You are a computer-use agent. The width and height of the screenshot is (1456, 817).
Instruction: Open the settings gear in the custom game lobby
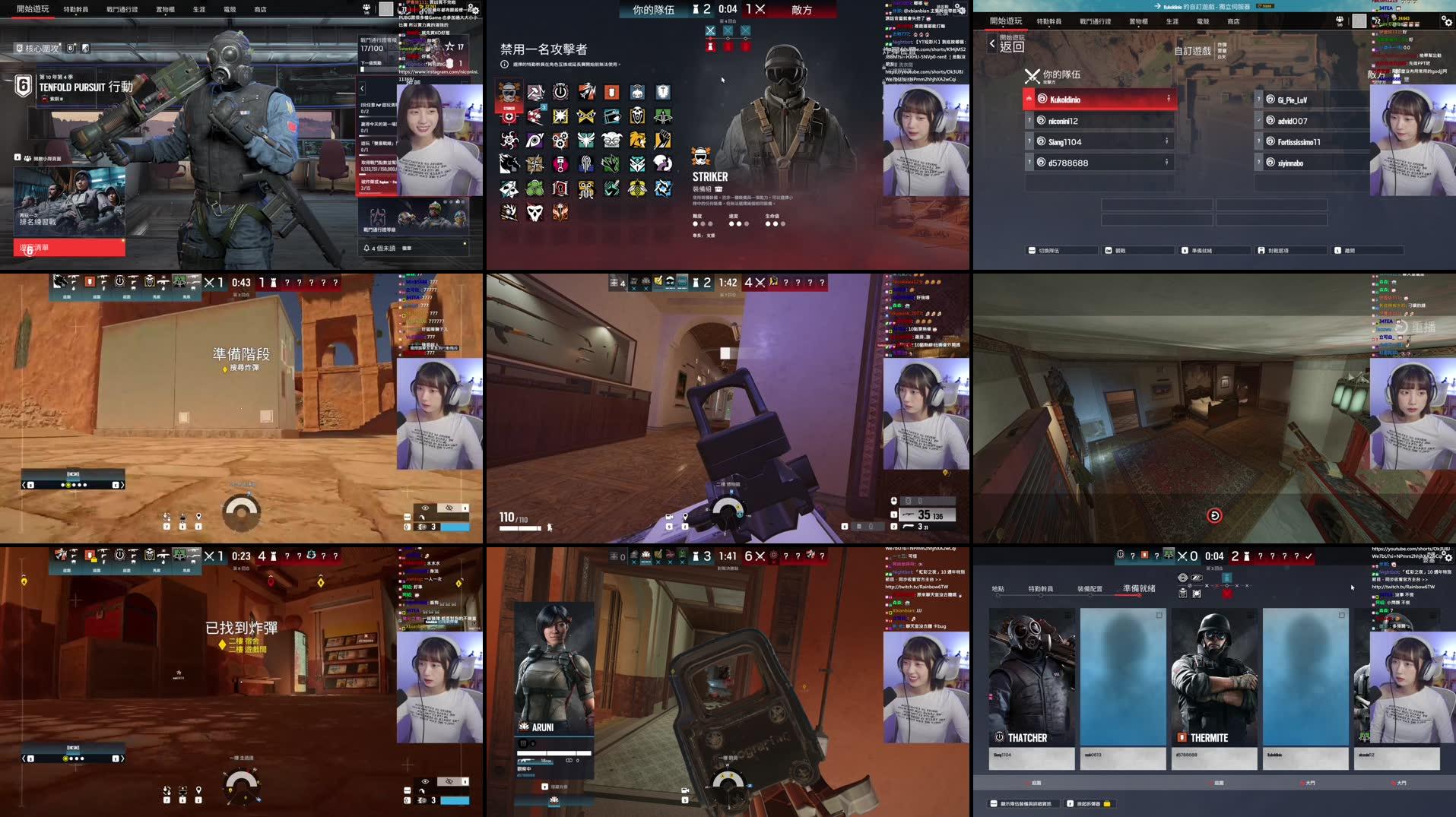coord(1447,21)
